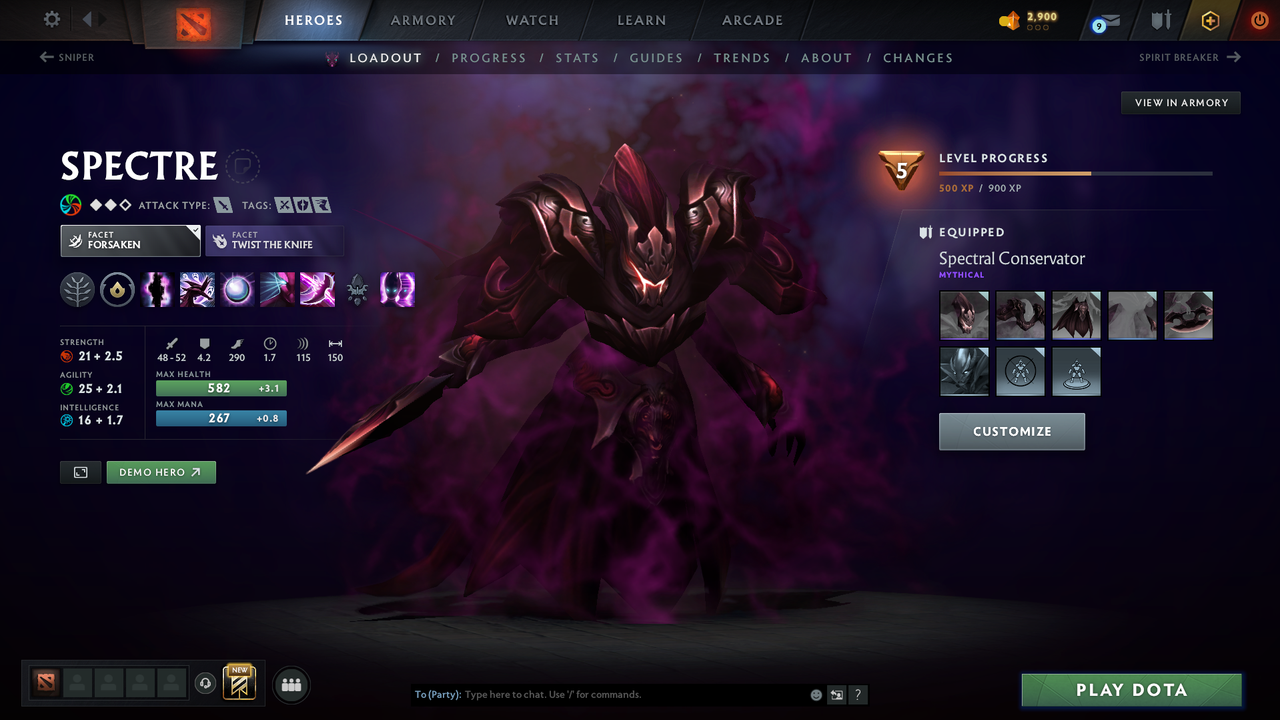Toggle the innate ability icon beside talents
The height and width of the screenshot is (720, 1280).
point(117,290)
